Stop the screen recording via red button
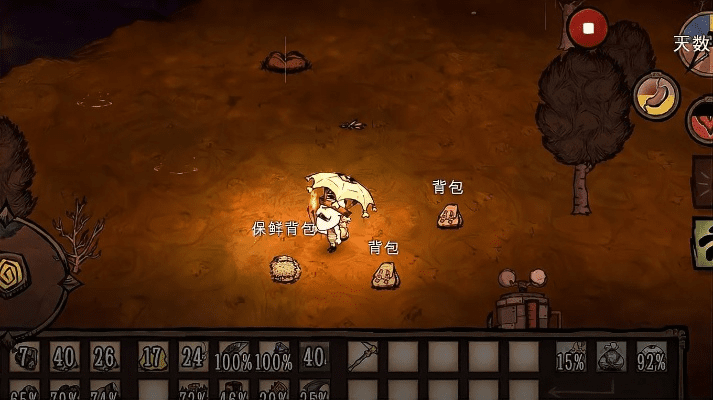Viewport: 713px width, 400px height. click(x=588, y=29)
